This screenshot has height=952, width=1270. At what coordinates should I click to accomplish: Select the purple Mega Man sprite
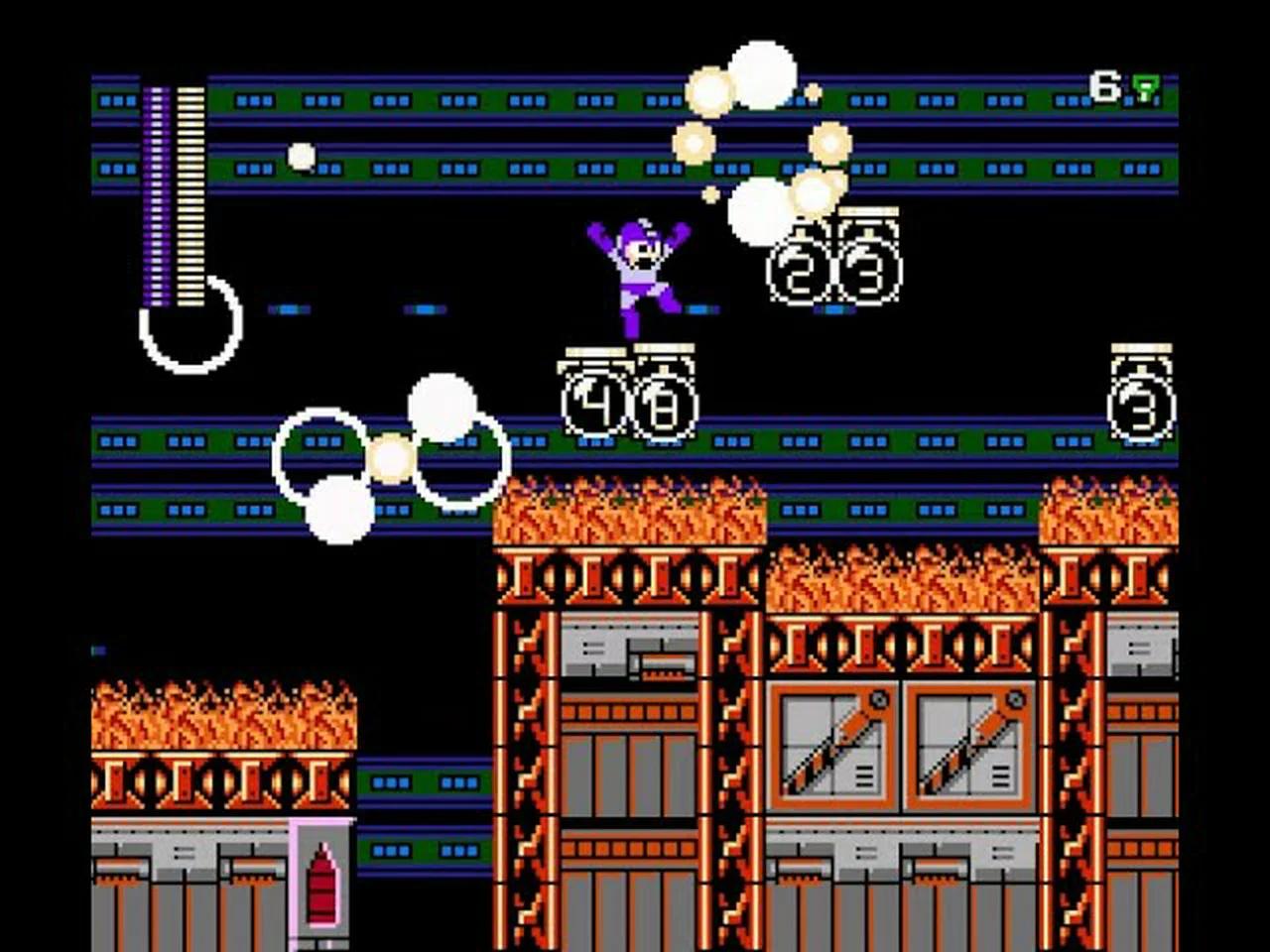point(640,268)
